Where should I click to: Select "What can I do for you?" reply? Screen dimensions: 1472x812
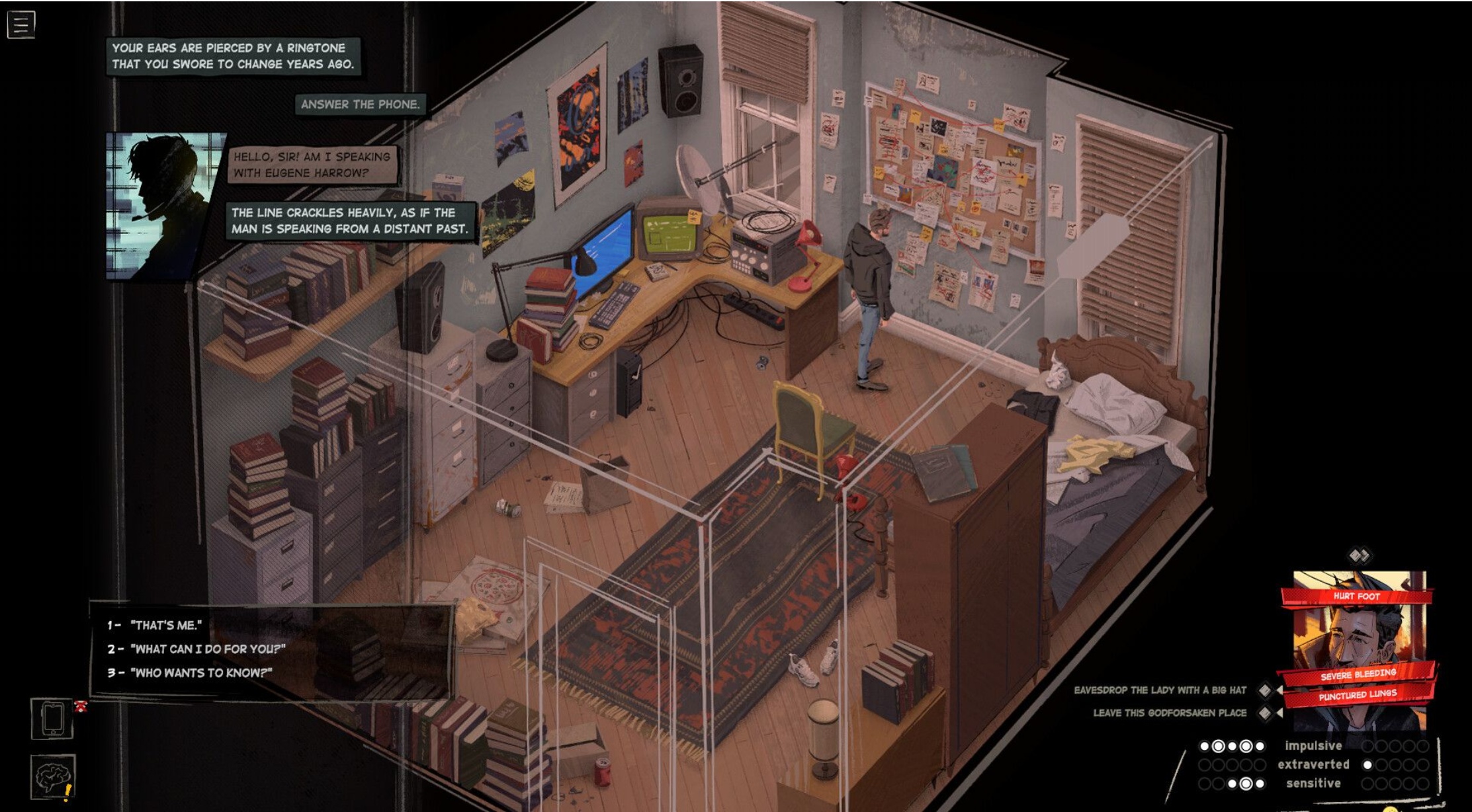[x=207, y=649]
